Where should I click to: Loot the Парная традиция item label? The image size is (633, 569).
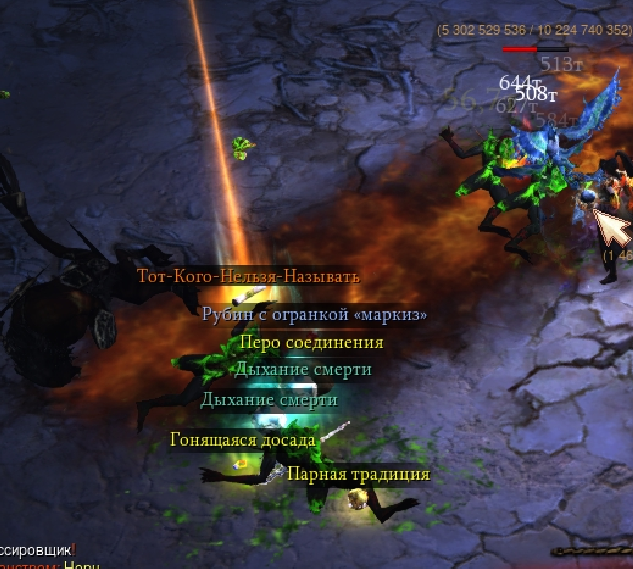tap(358, 474)
